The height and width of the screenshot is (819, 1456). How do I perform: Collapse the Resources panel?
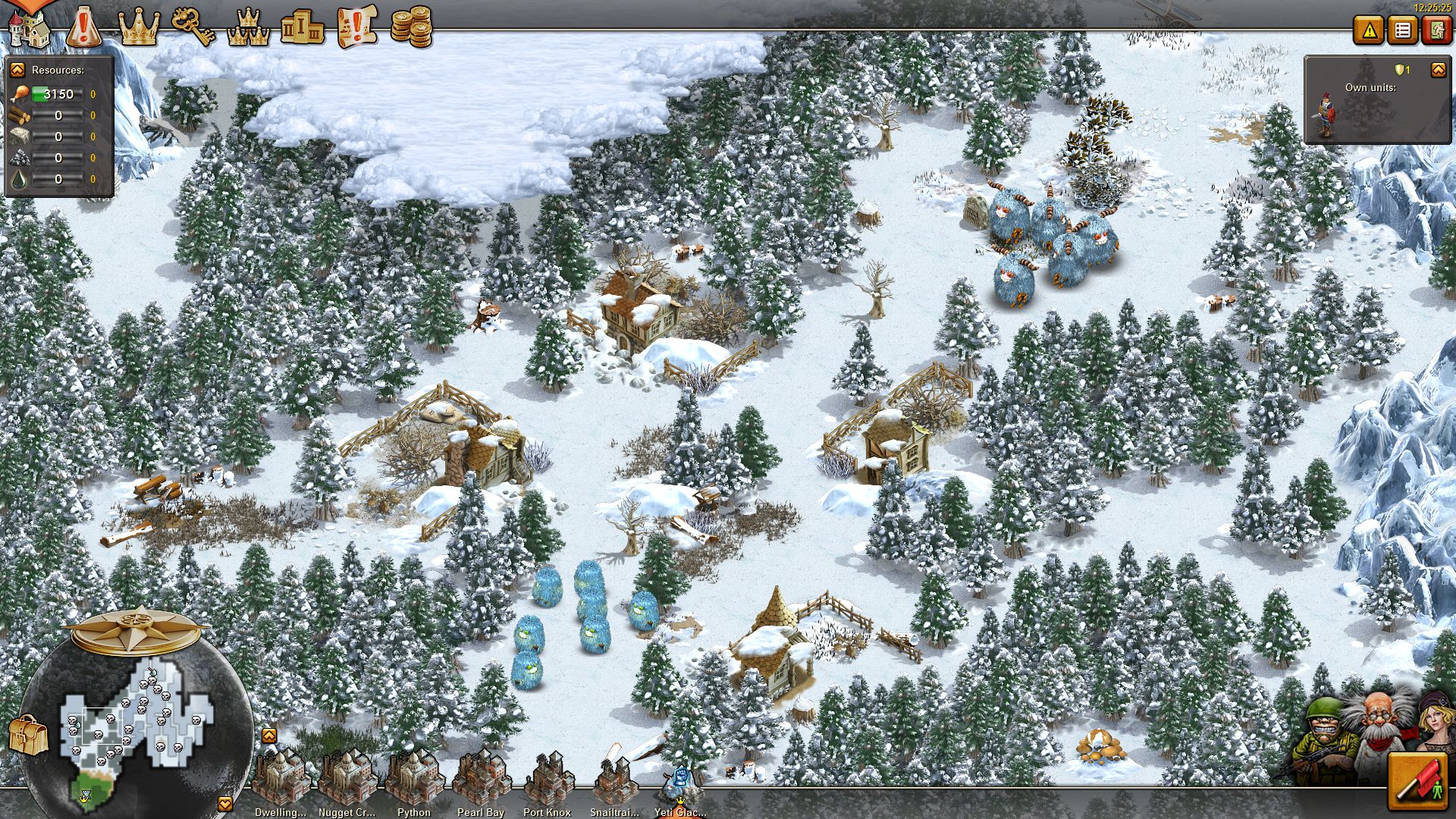[17, 70]
